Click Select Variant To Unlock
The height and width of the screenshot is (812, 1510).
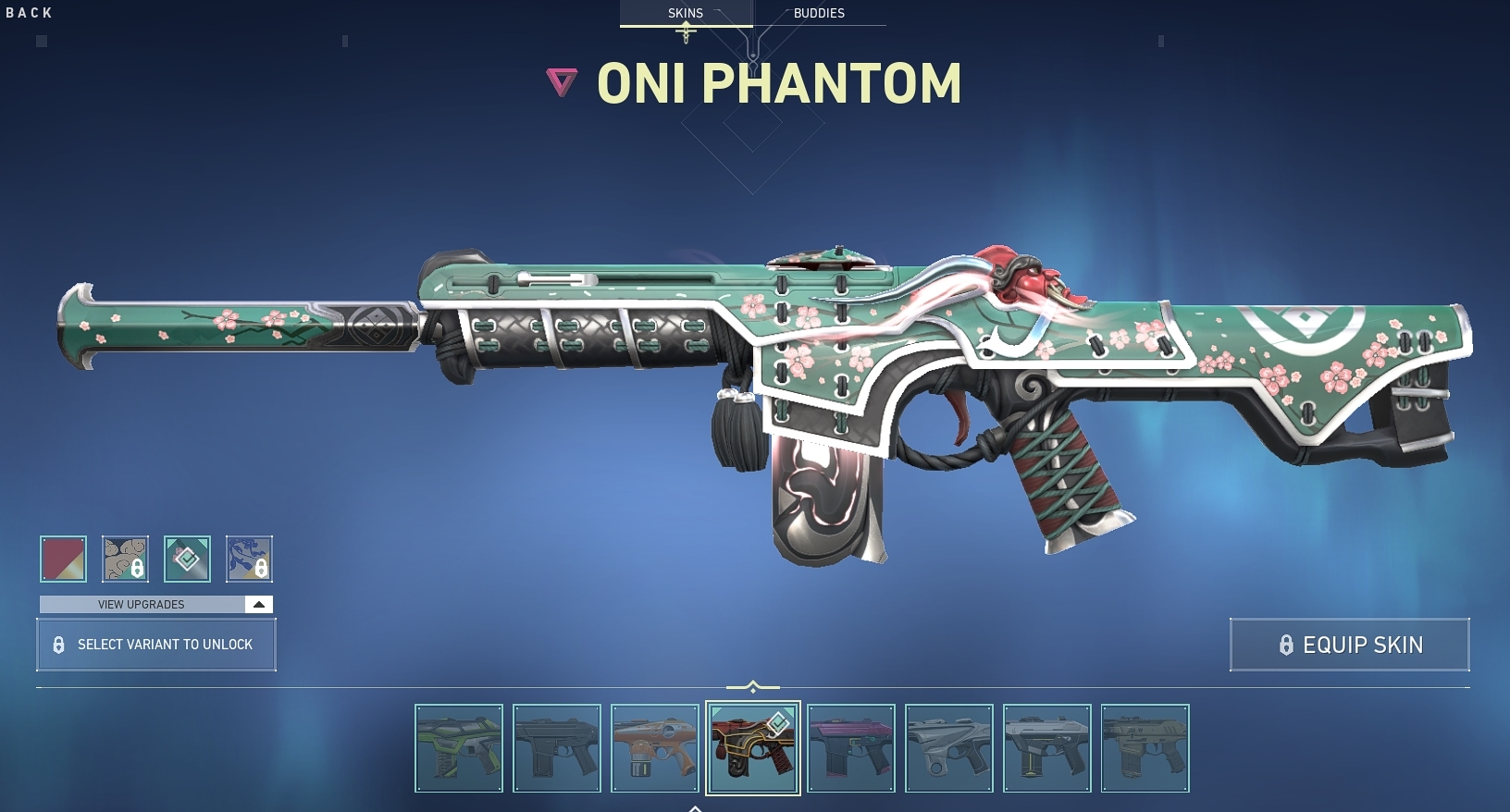(155, 645)
